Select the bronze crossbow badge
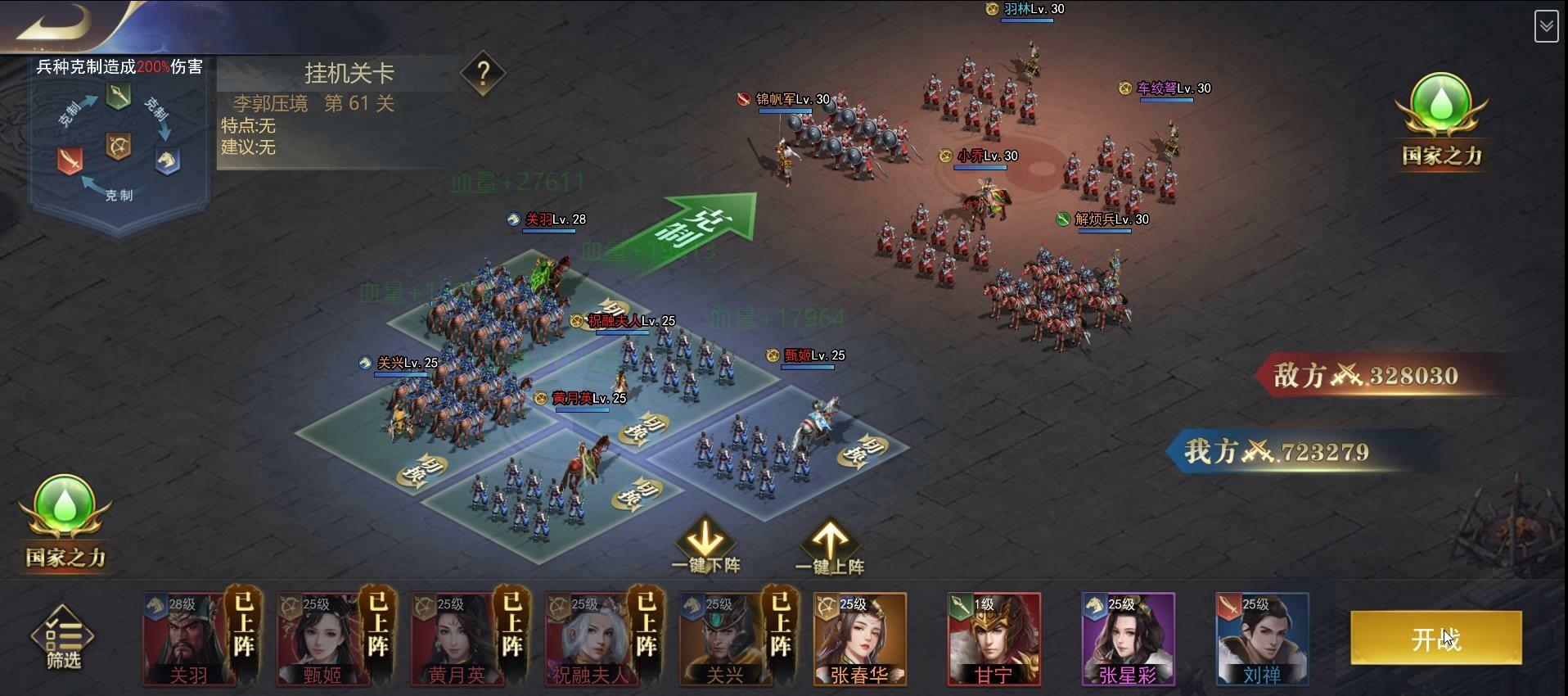Screen dimensions: 1568x696 tap(117, 144)
